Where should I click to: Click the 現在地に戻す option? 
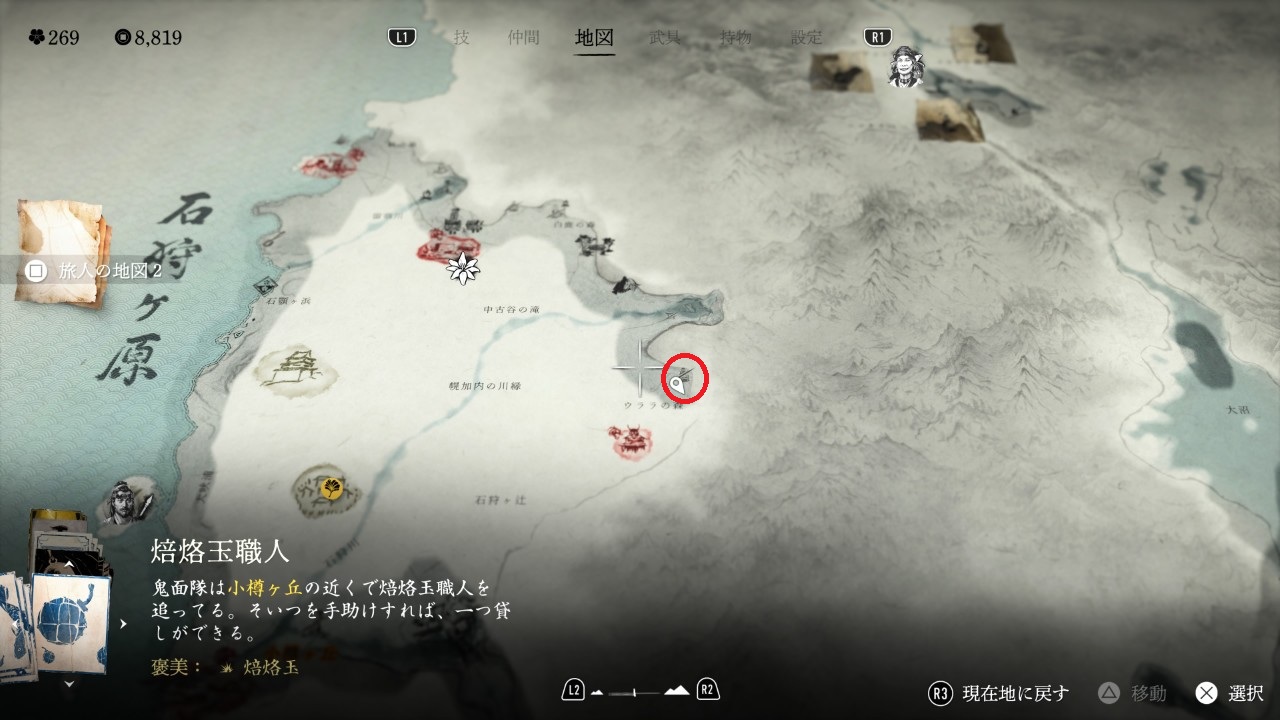(x=1000, y=693)
